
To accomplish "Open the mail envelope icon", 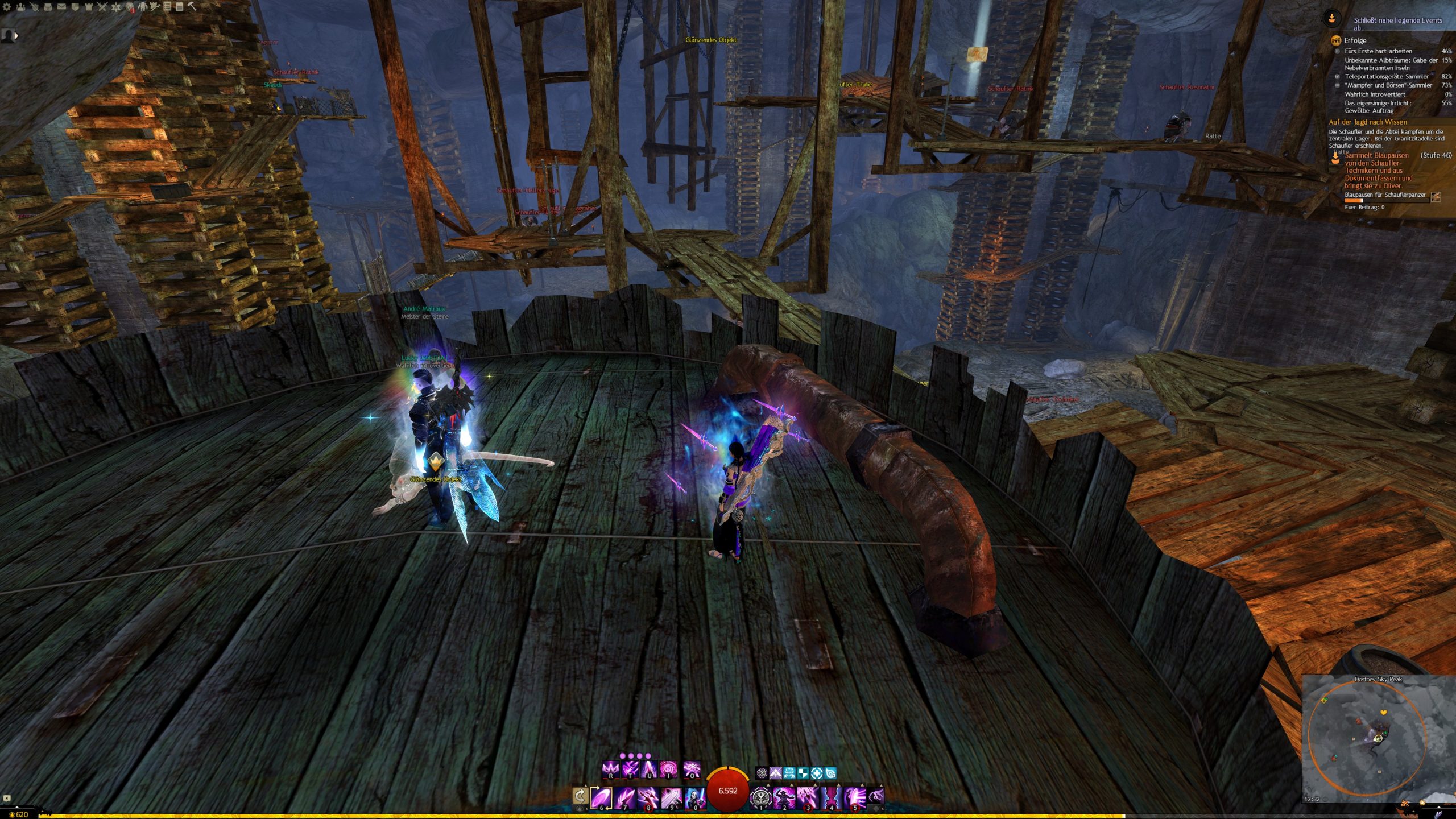I will 61,7.
